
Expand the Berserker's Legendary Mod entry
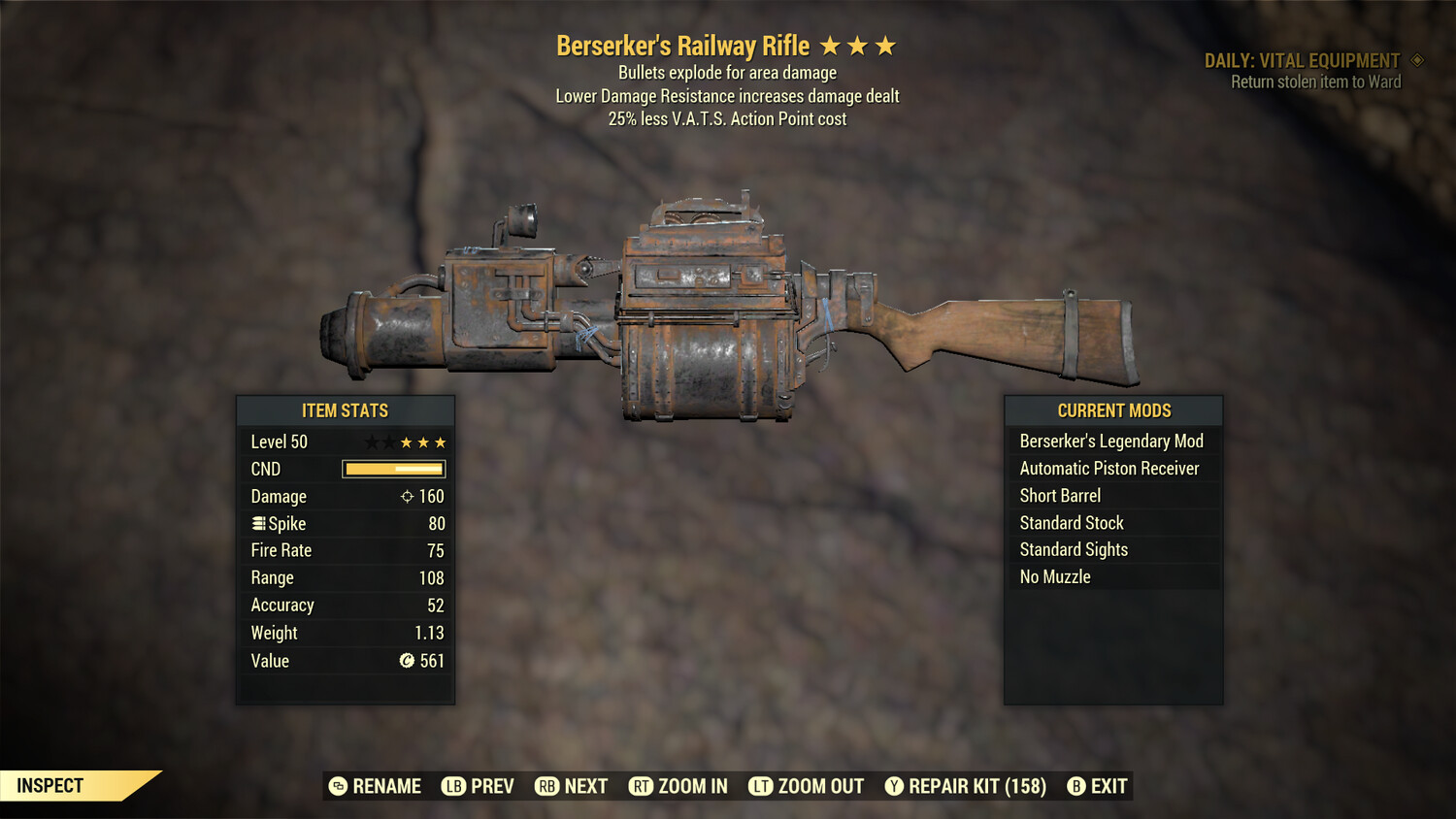click(1111, 441)
